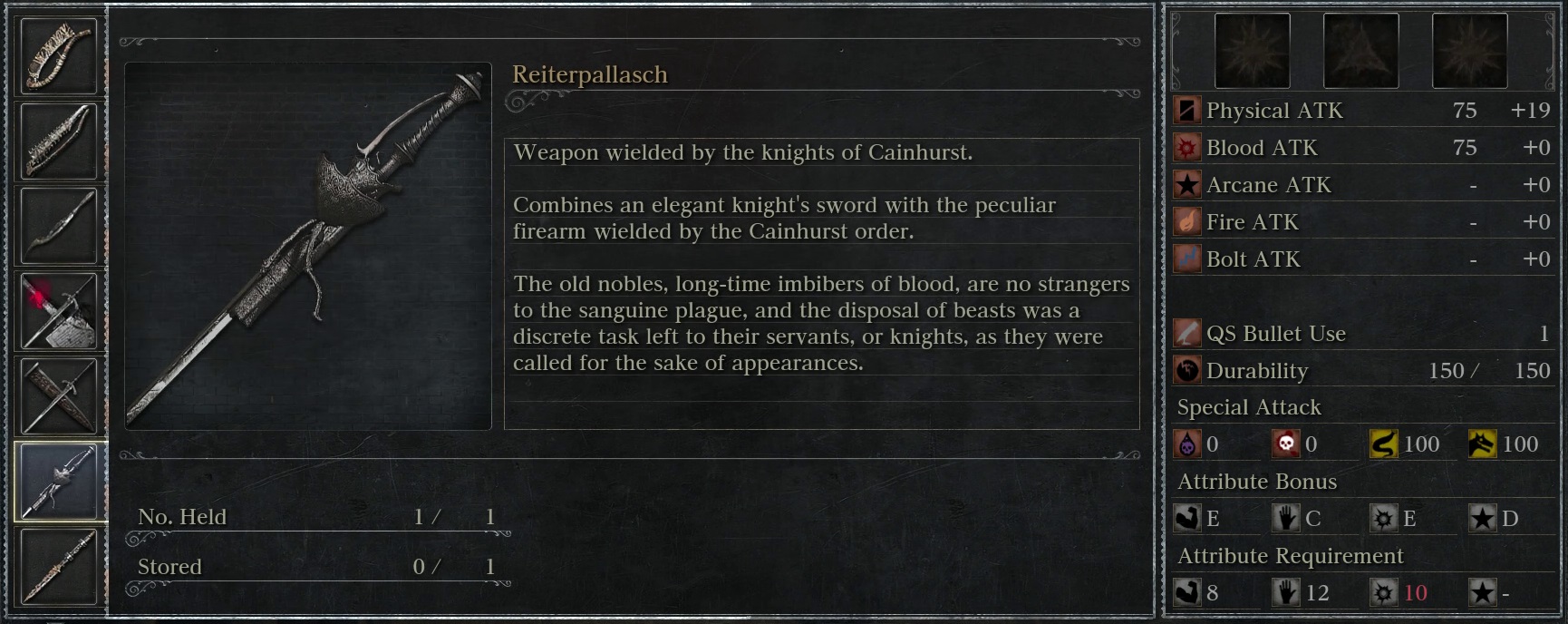Viewport: 1568px width, 624px height.
Task: Pick the sword with stone hammer slot
Action: (x=58, y=310)
